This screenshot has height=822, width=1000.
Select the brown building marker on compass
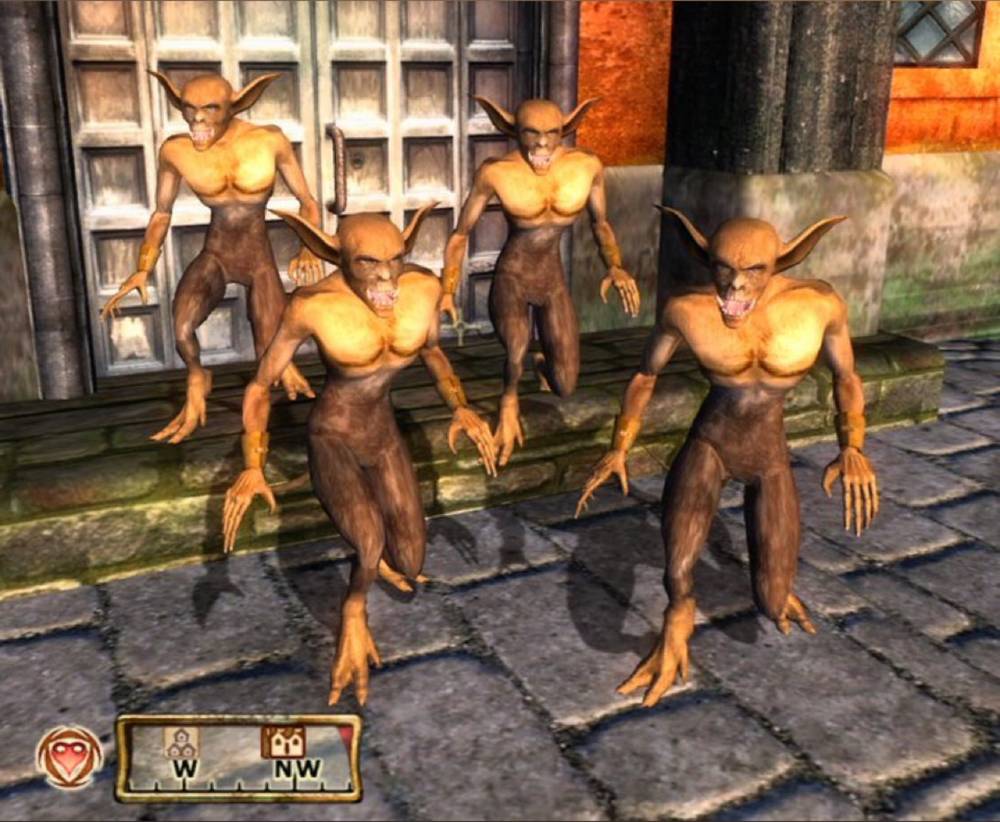pyautogui.click(x=284, y=741)
